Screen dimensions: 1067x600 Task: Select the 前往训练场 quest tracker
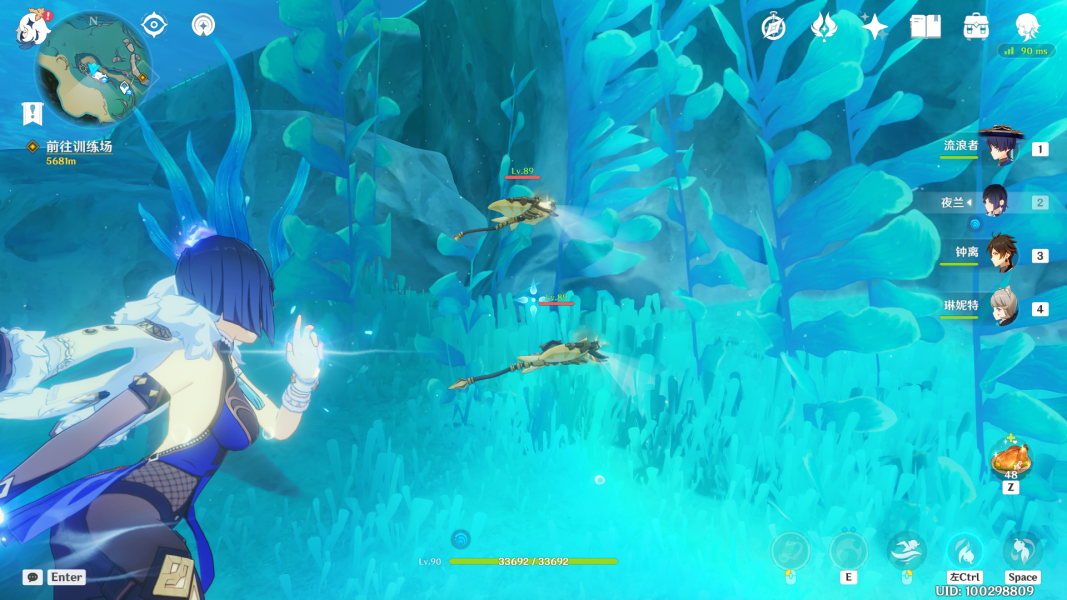point(78,147)
